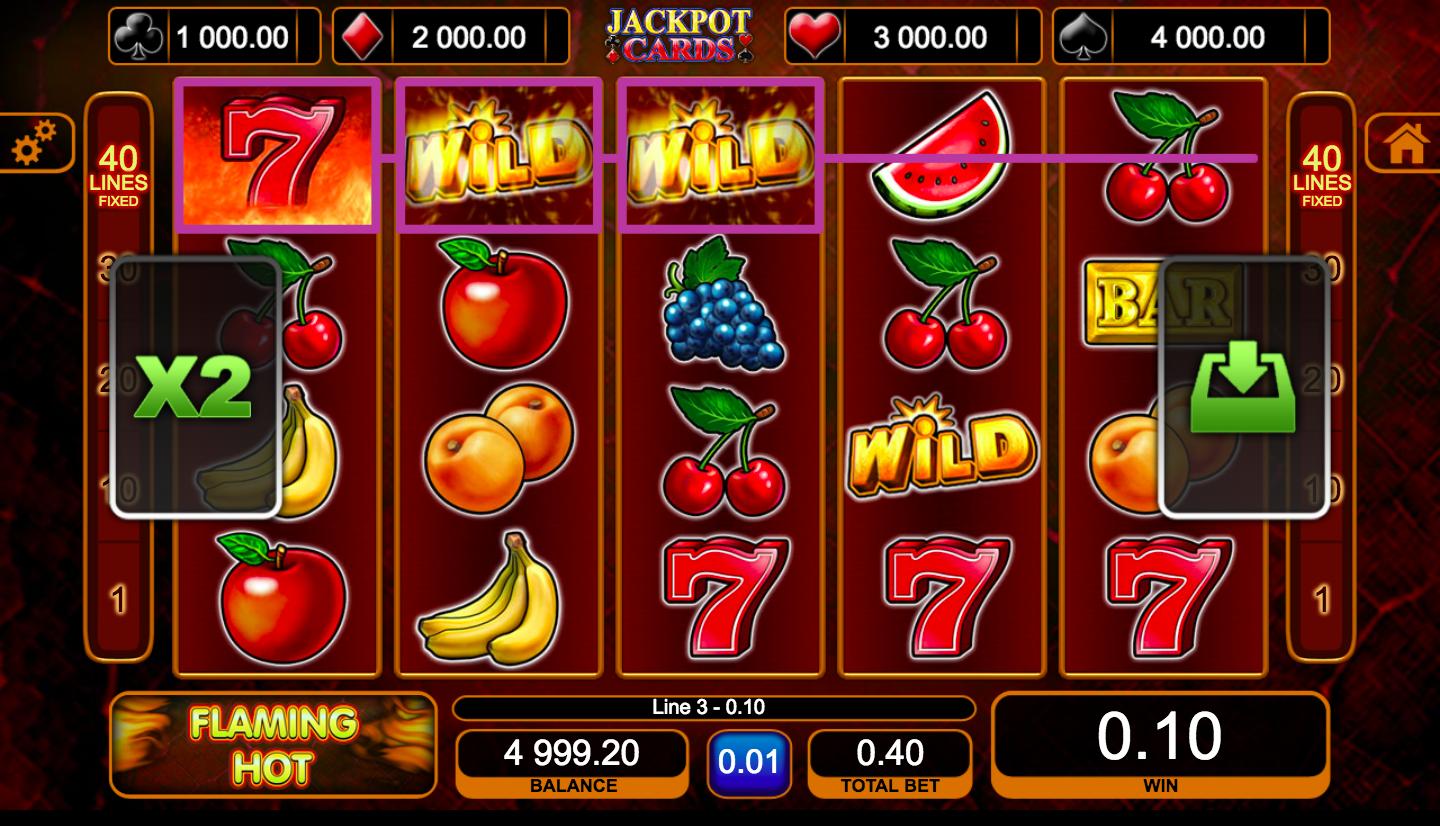The width and height of the screenshot is (1440, 826).
Task: Click the Flaming Hot game logo
Action: tap(271, 745)
